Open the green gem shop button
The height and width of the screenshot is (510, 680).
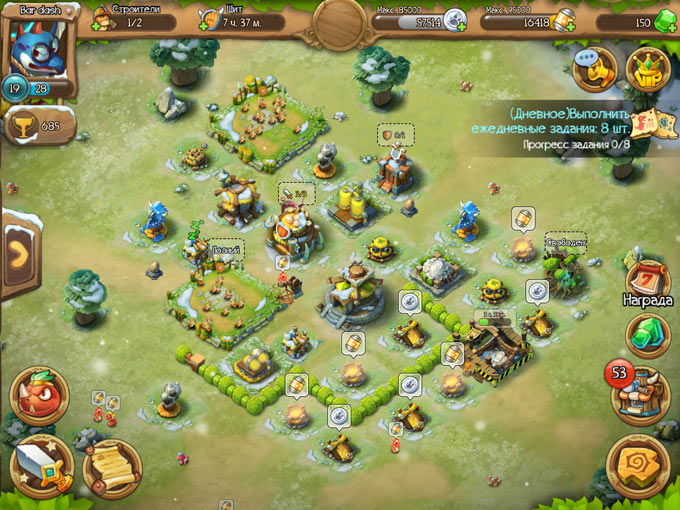tap(646, 334)
